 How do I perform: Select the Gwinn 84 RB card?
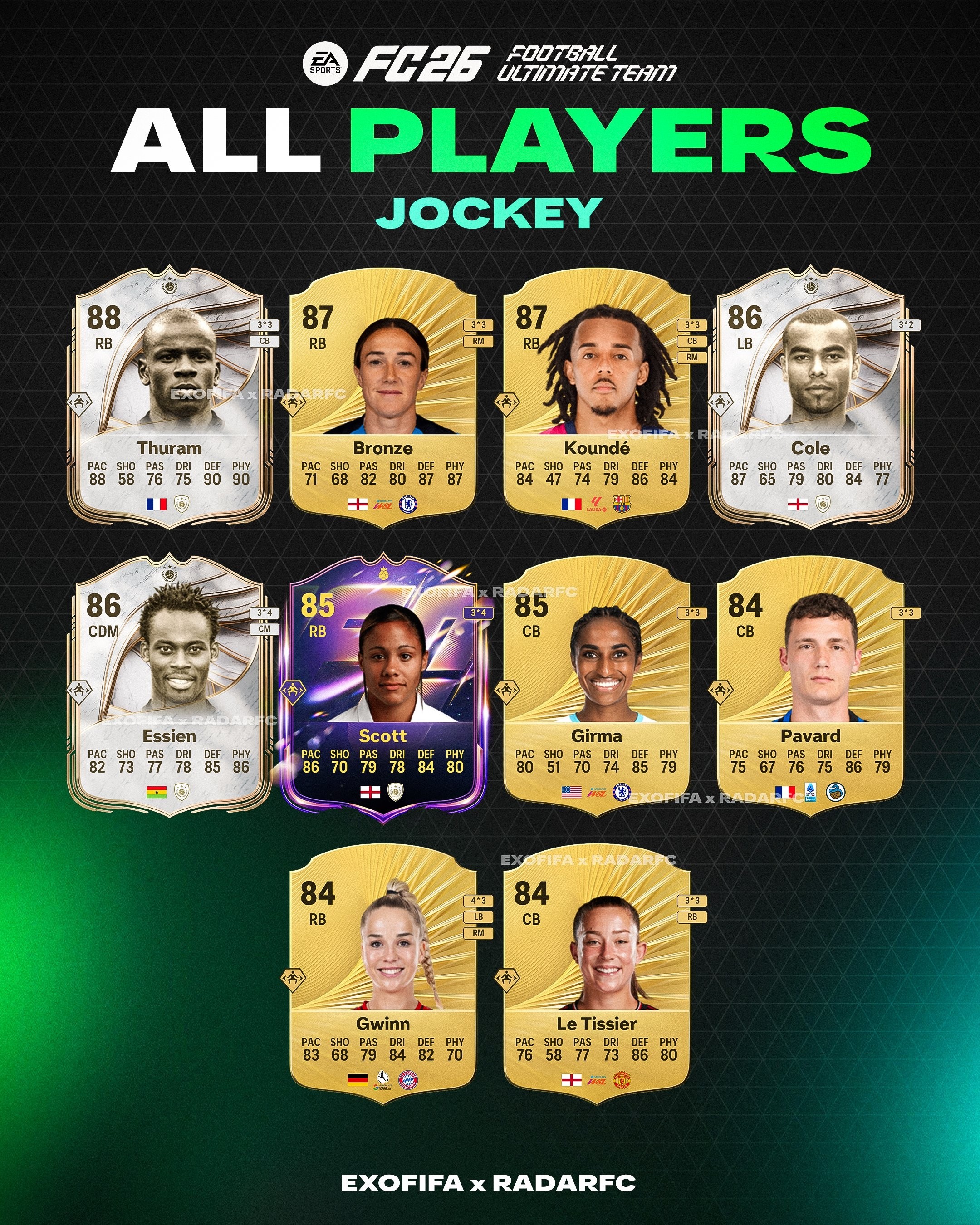click(383, 974)
